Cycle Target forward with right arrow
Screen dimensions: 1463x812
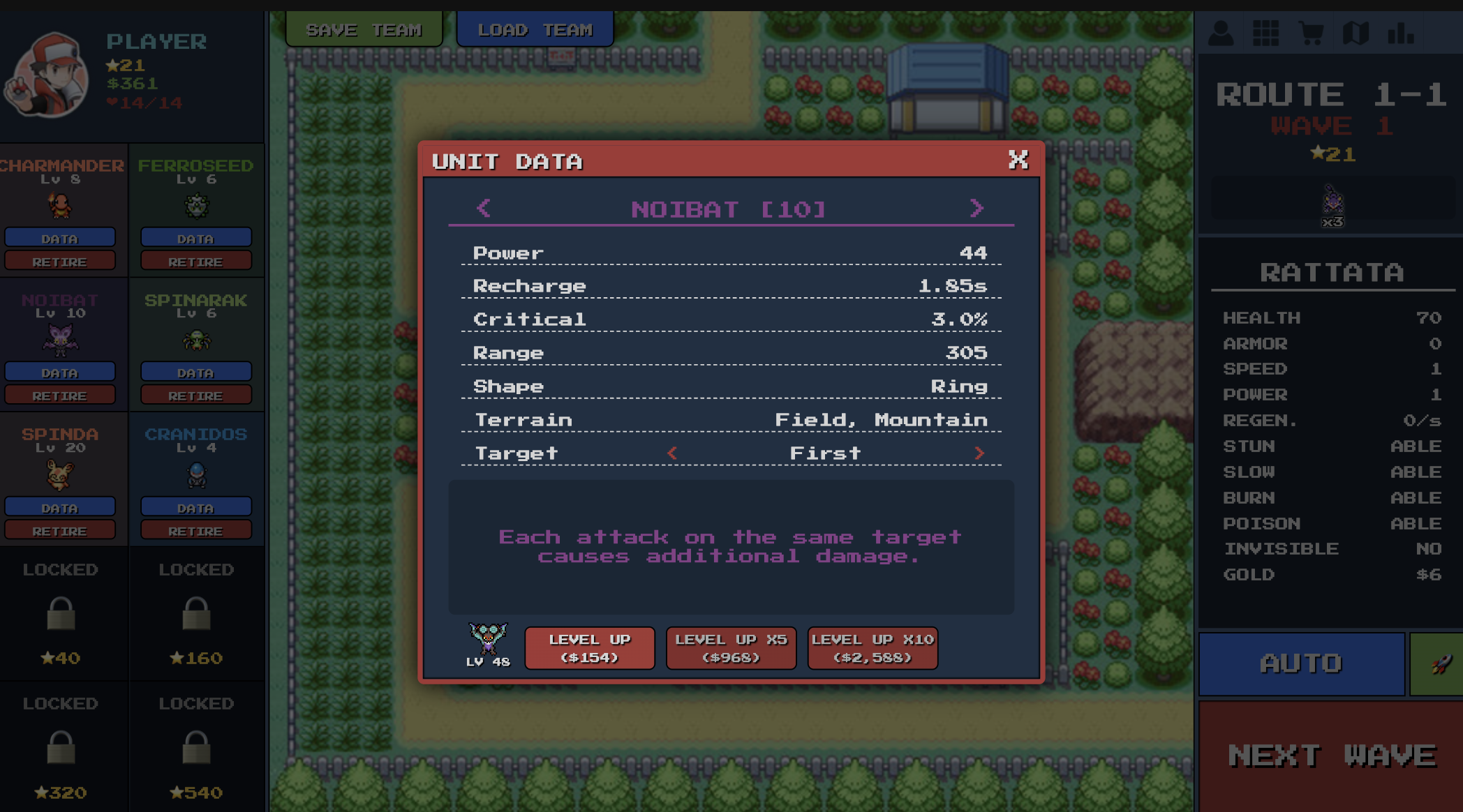(981, 453)
